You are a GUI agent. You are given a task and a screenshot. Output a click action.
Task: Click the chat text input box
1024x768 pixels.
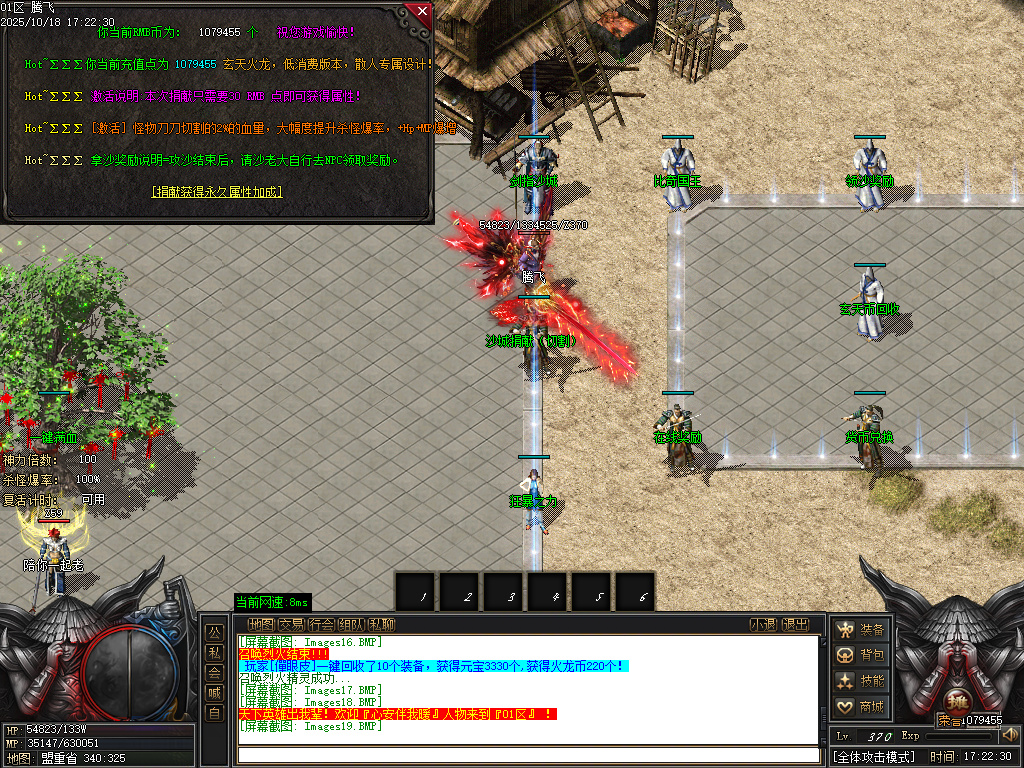pos(528,754)
